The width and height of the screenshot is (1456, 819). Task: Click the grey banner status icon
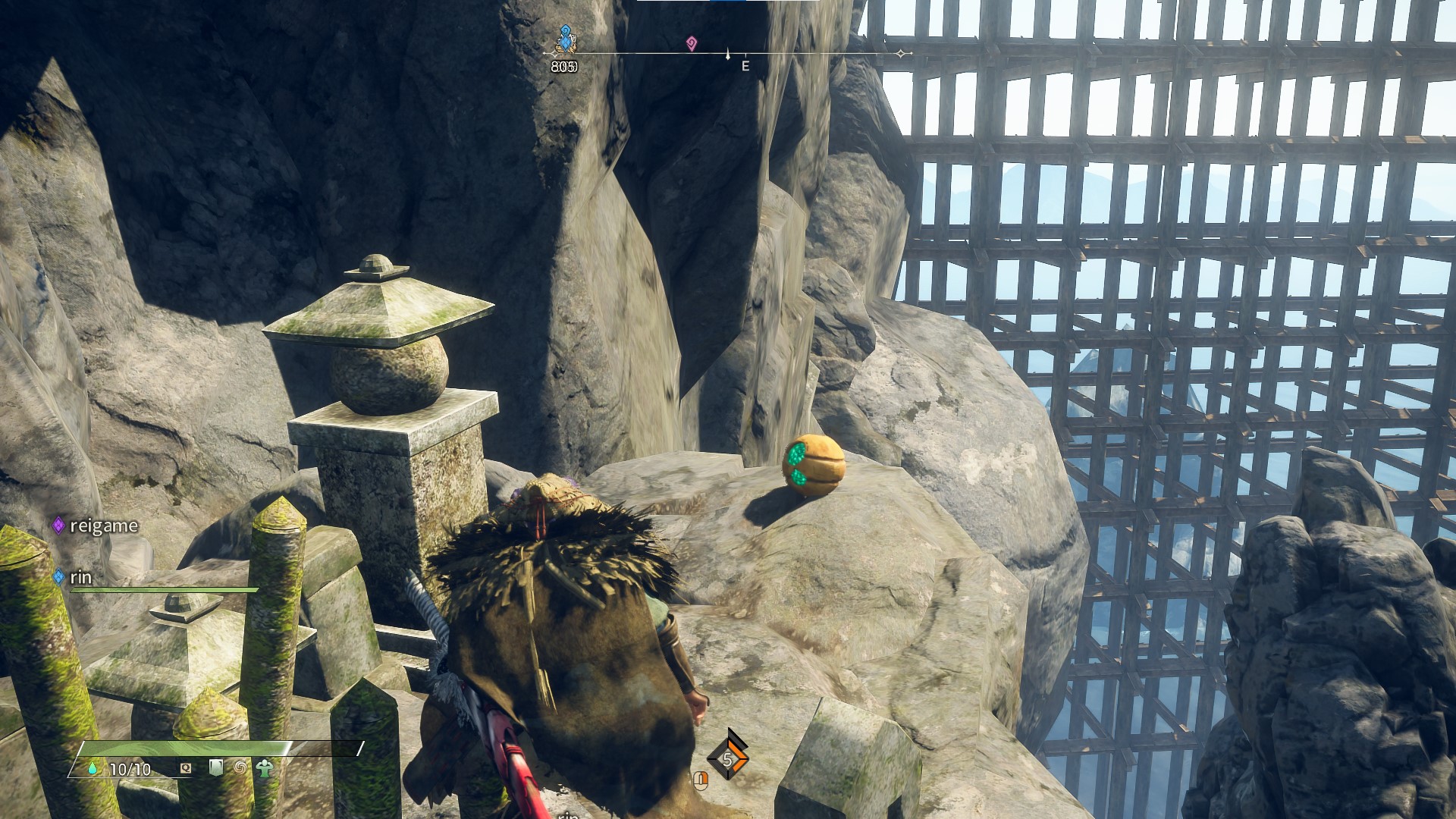point(216,768)
